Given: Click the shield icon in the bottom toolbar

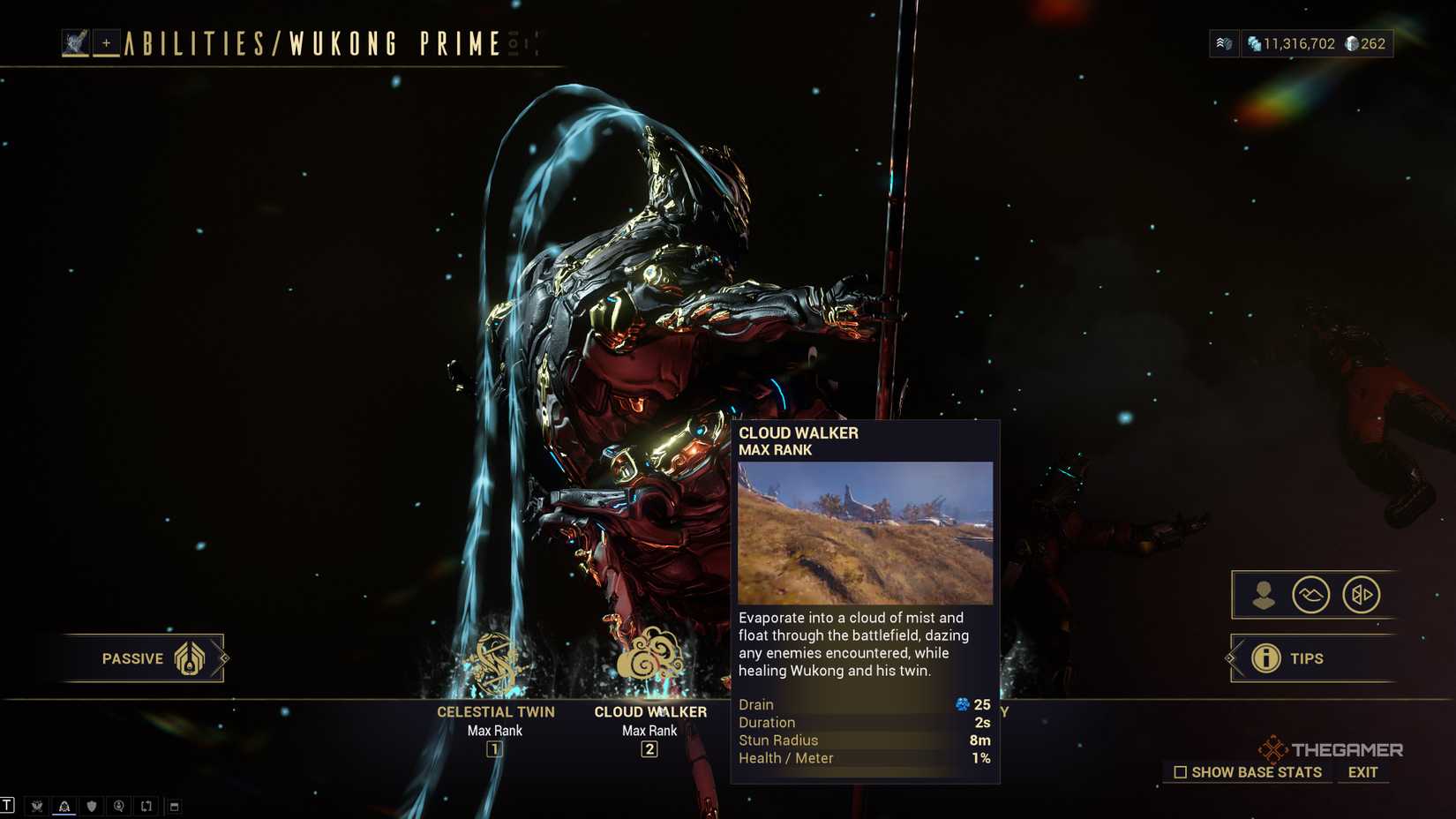Looking at the screenshot, I should pyautogui.click(x=92, y=806).
